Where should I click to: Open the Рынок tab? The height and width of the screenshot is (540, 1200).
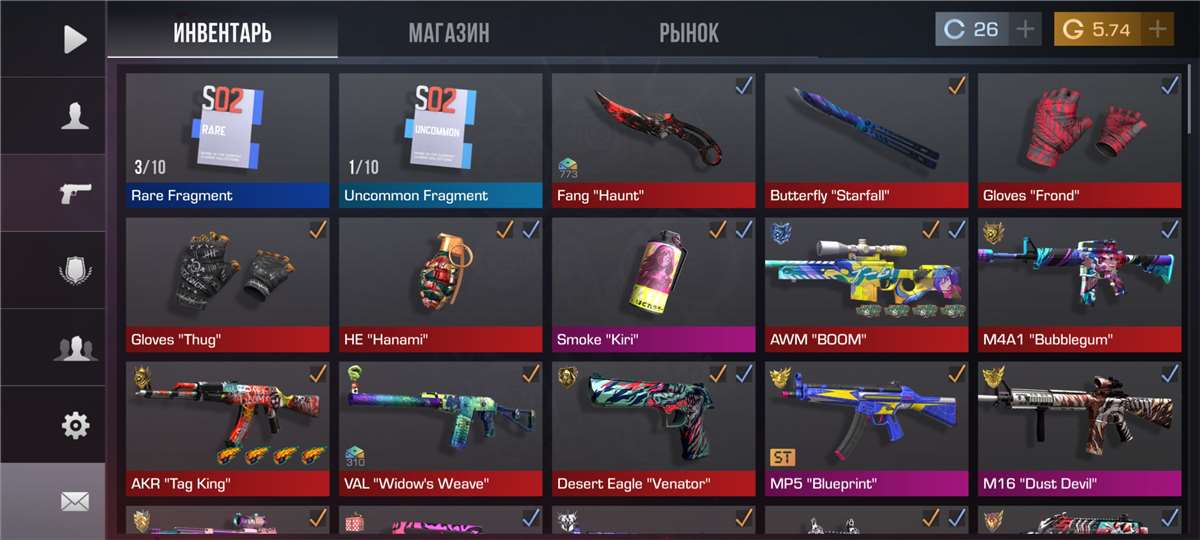(x=689, y=32)
